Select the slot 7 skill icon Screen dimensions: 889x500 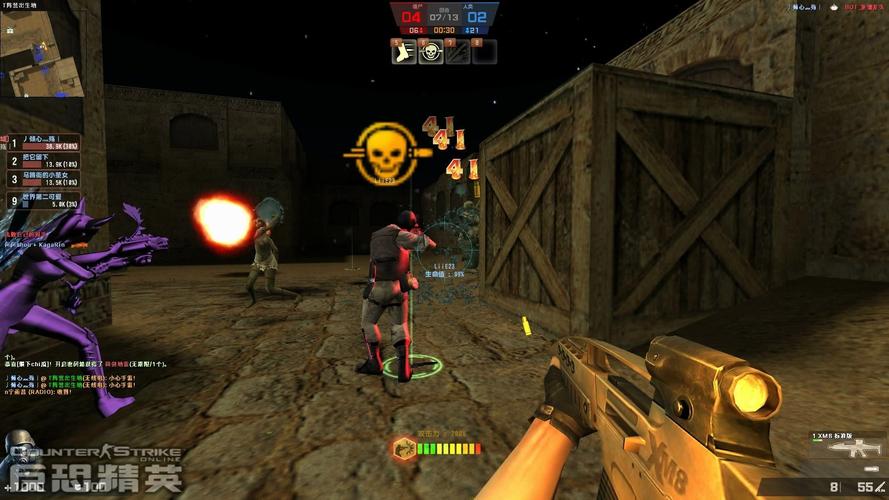(x=457, y=52)
